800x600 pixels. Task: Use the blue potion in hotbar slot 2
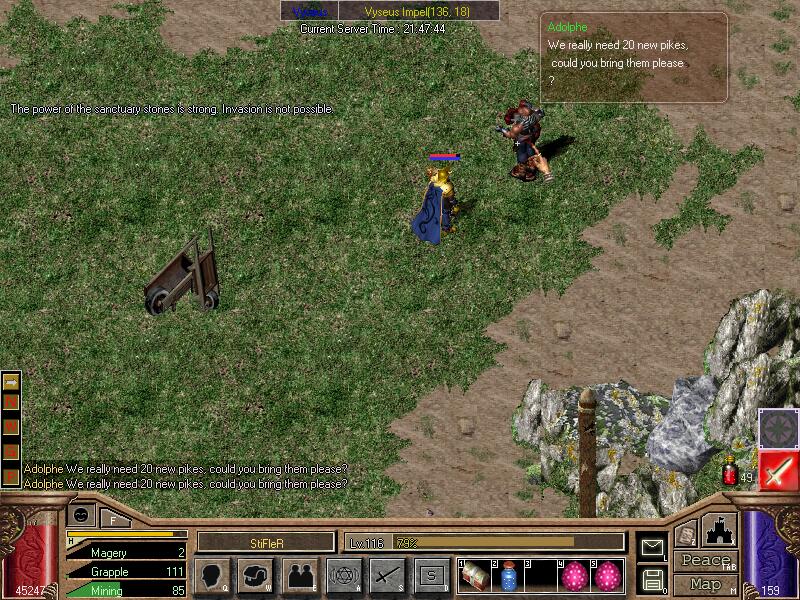[508, 575]
